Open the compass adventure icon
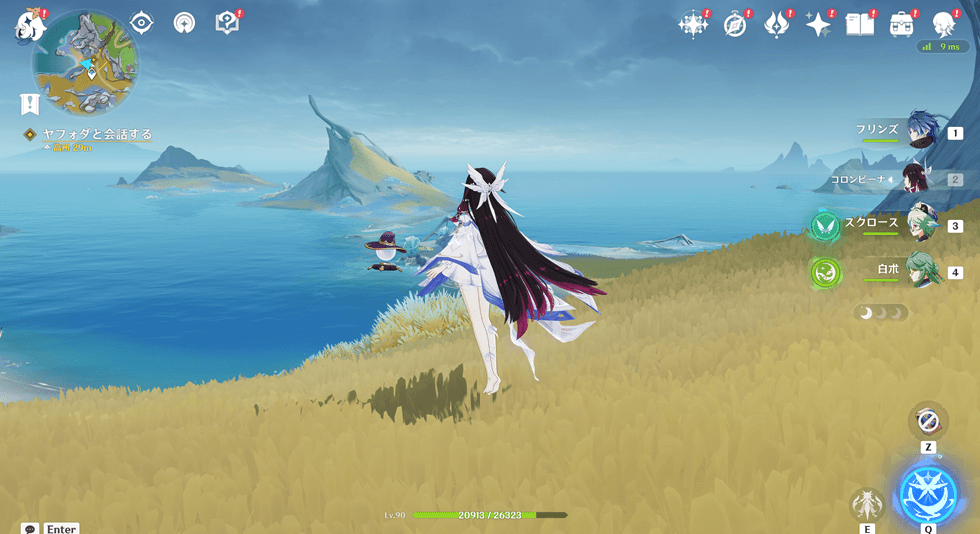This screenshot has width=980, height=534. click(x=735, y=25)
